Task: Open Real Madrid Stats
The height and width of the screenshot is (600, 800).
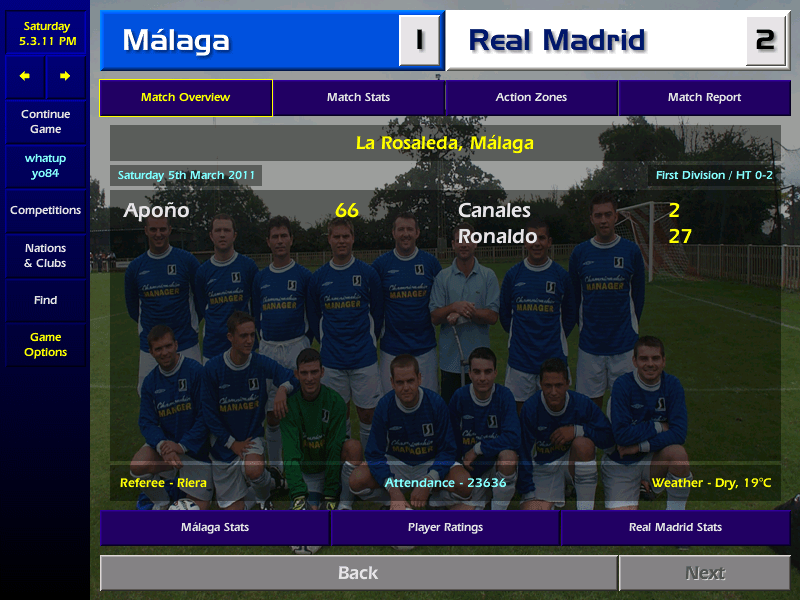Action: (x=675, y=527)
